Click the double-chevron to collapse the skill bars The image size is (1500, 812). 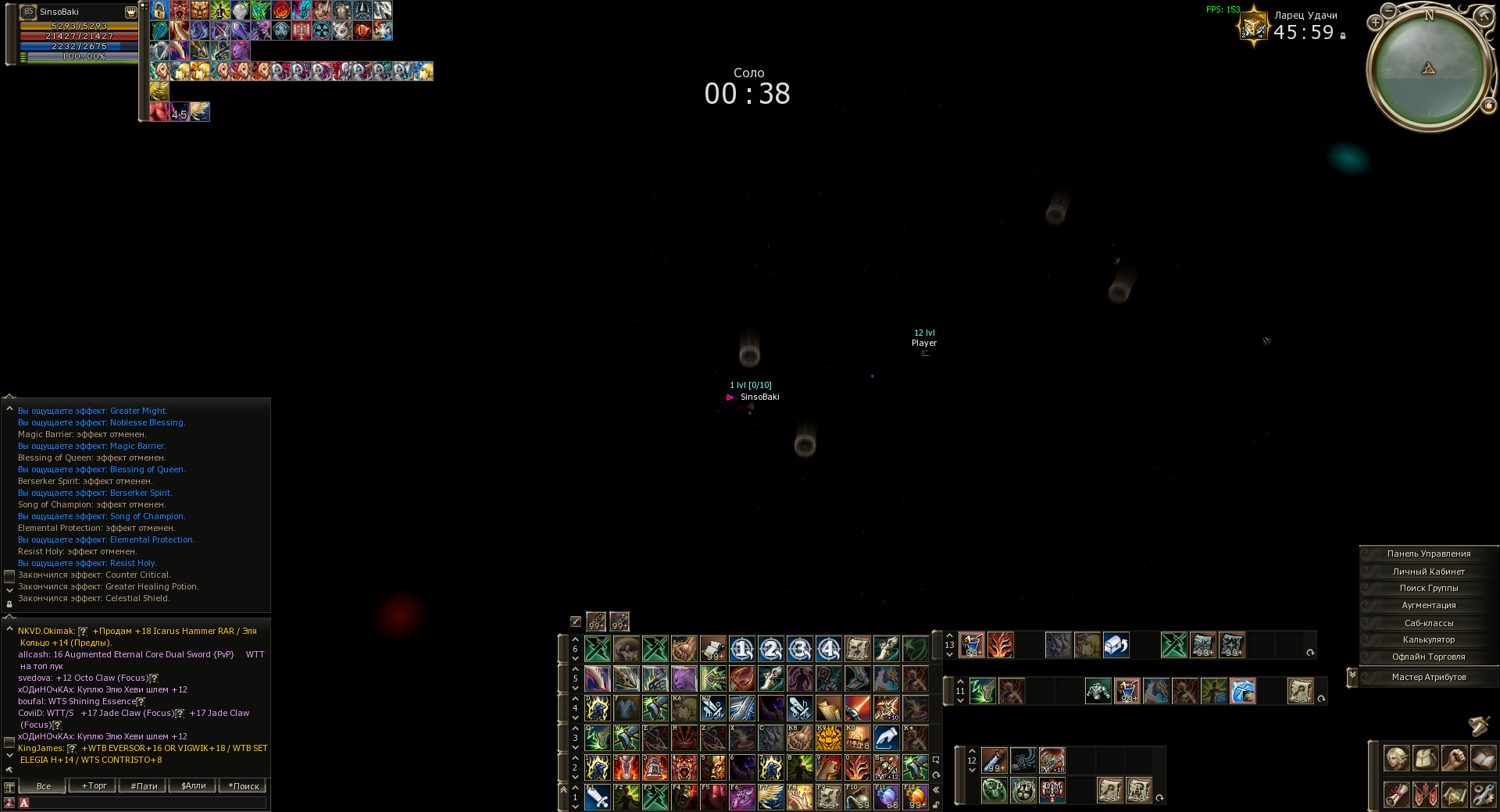pyautogui.click(x=936, y=791)
